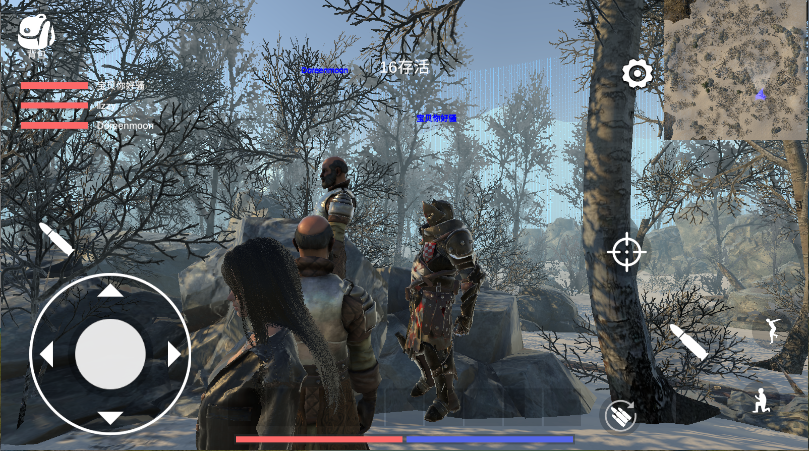Fire using the left bullet button
809x451 pixels.
pyautogui.click(x=56, y=240)
